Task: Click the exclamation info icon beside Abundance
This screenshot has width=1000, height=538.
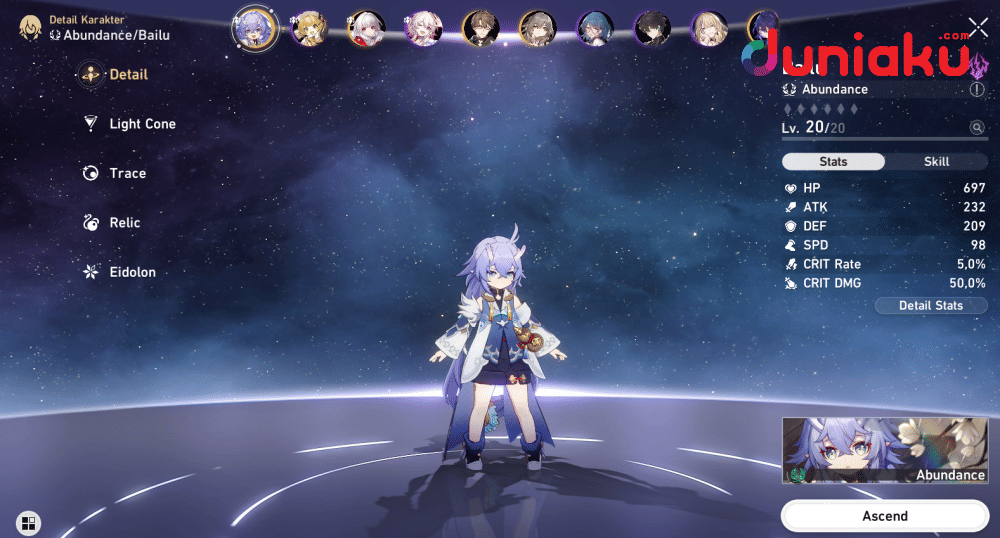Action: pos(976,90)
